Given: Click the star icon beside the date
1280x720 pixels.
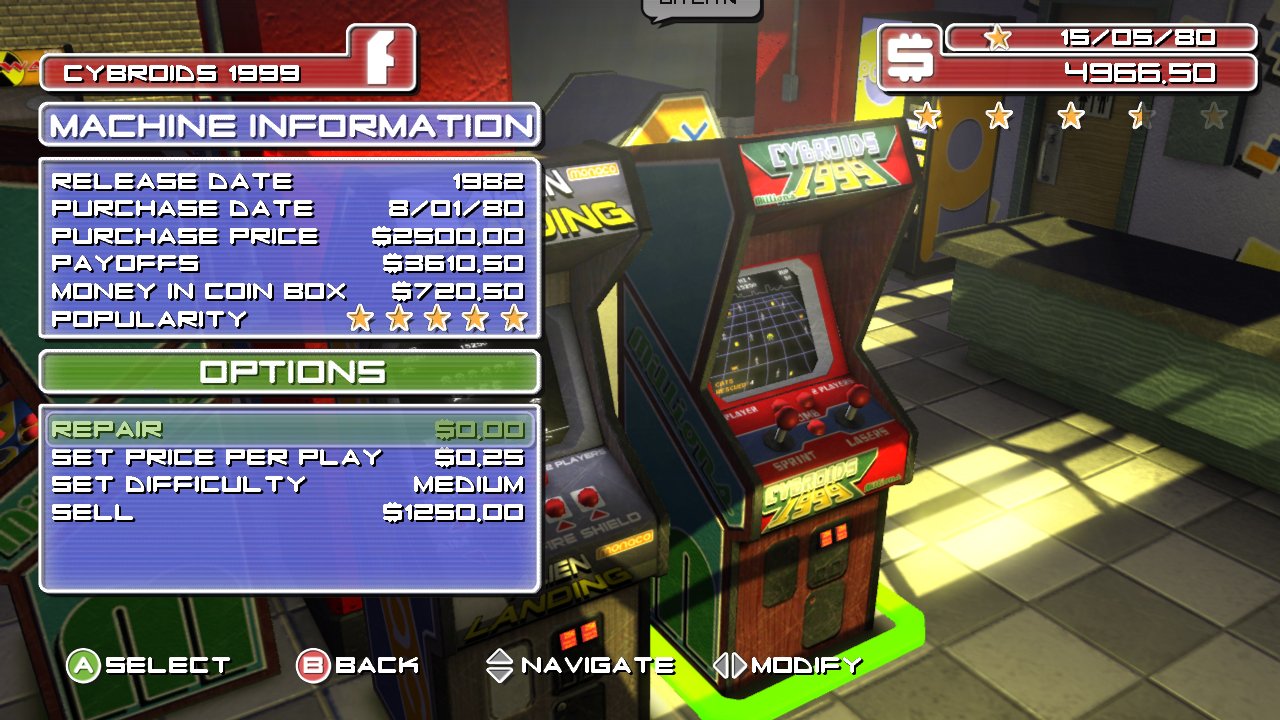Looking at the screenshot, I should [x=996, y=38].
